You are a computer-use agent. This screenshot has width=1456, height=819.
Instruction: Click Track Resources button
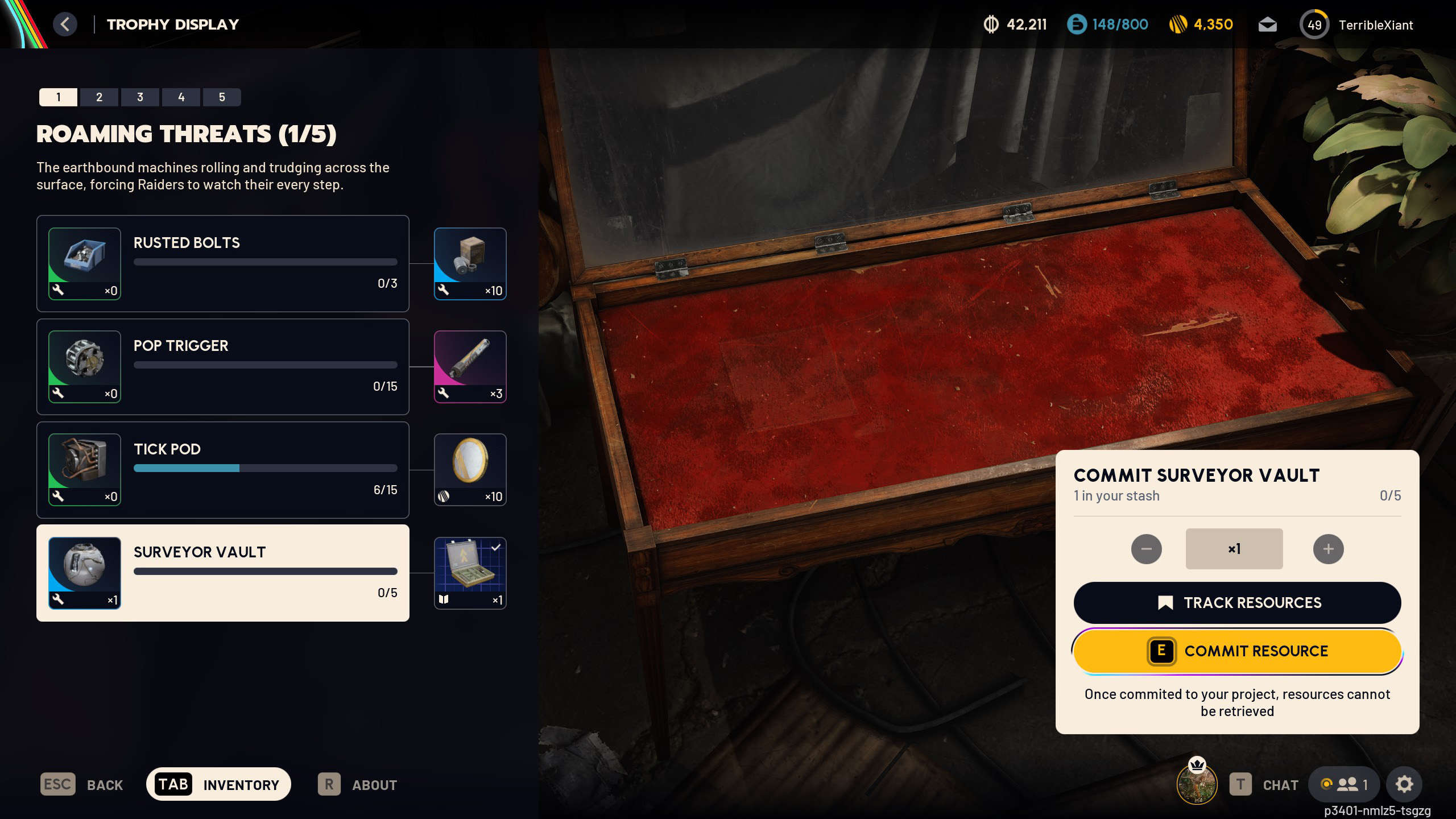coord(1237,602)
